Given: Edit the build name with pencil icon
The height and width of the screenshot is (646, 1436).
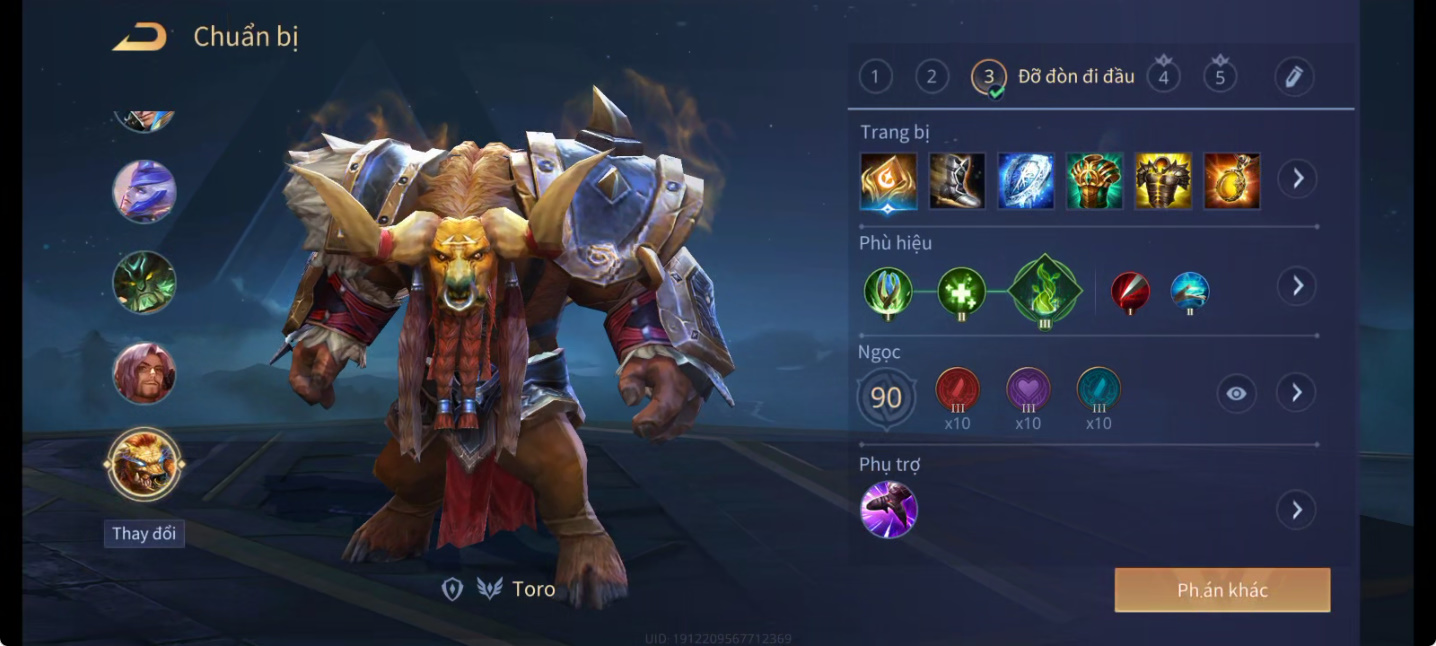Looking at the screenshot, I should tap(1294, 77).
